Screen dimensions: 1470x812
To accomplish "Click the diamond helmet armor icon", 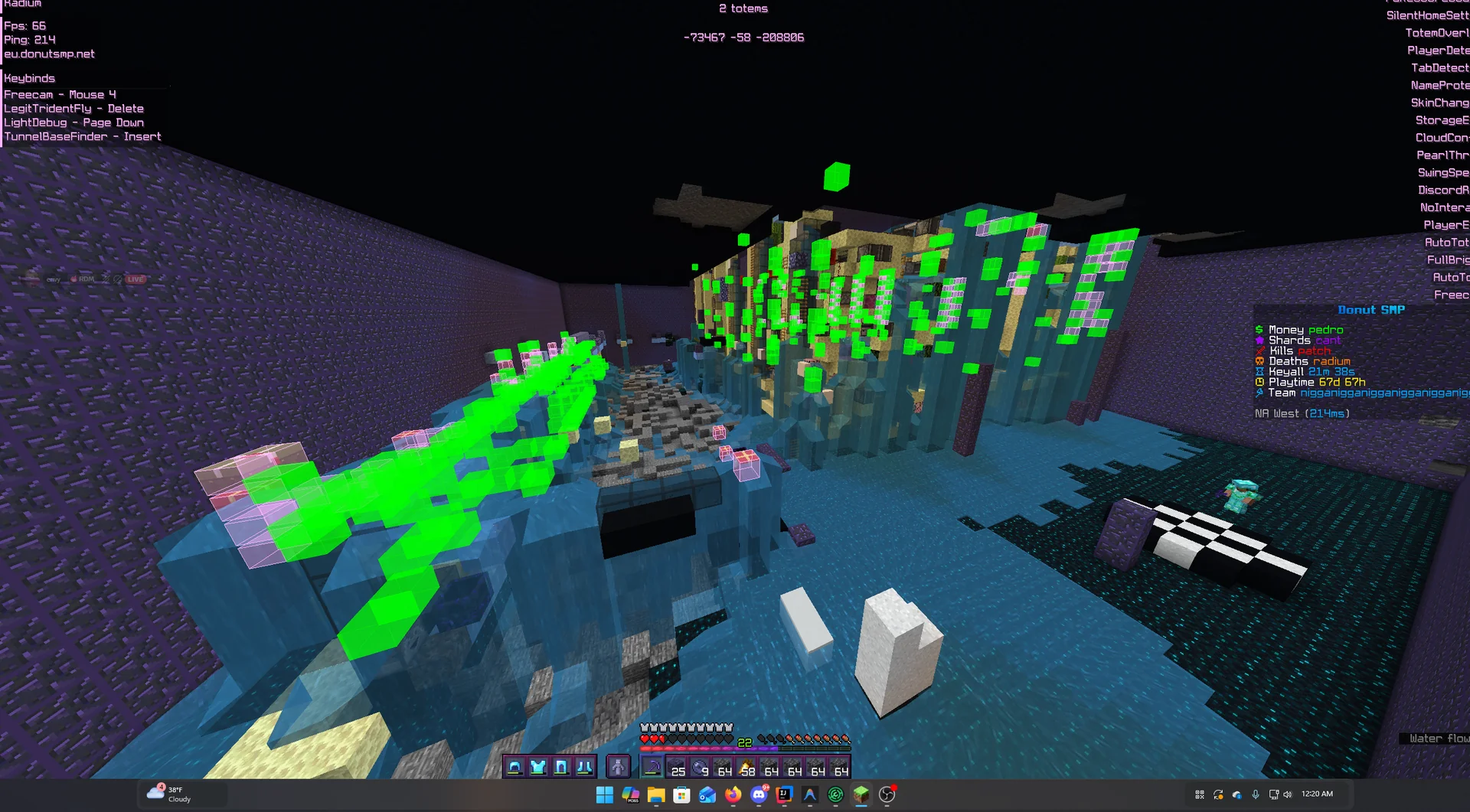I will (515, 766).
